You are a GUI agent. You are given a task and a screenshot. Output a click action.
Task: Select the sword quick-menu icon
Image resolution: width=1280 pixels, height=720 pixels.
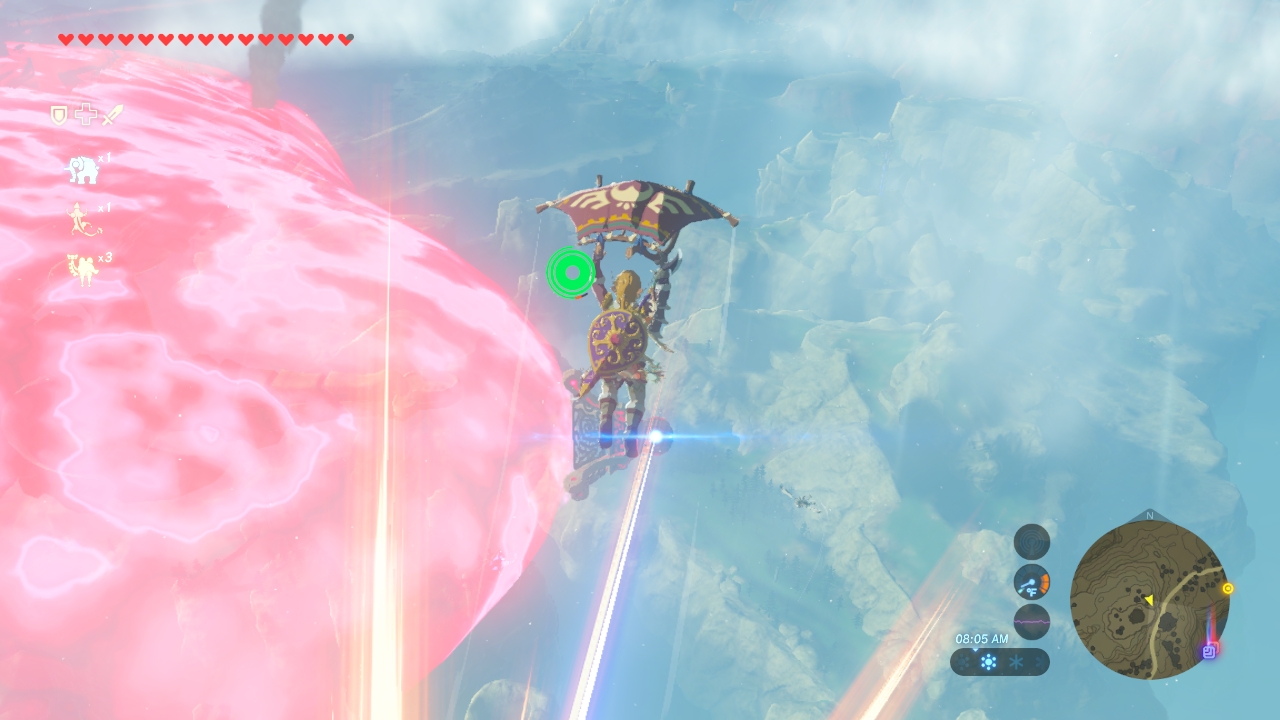point(111,116)
